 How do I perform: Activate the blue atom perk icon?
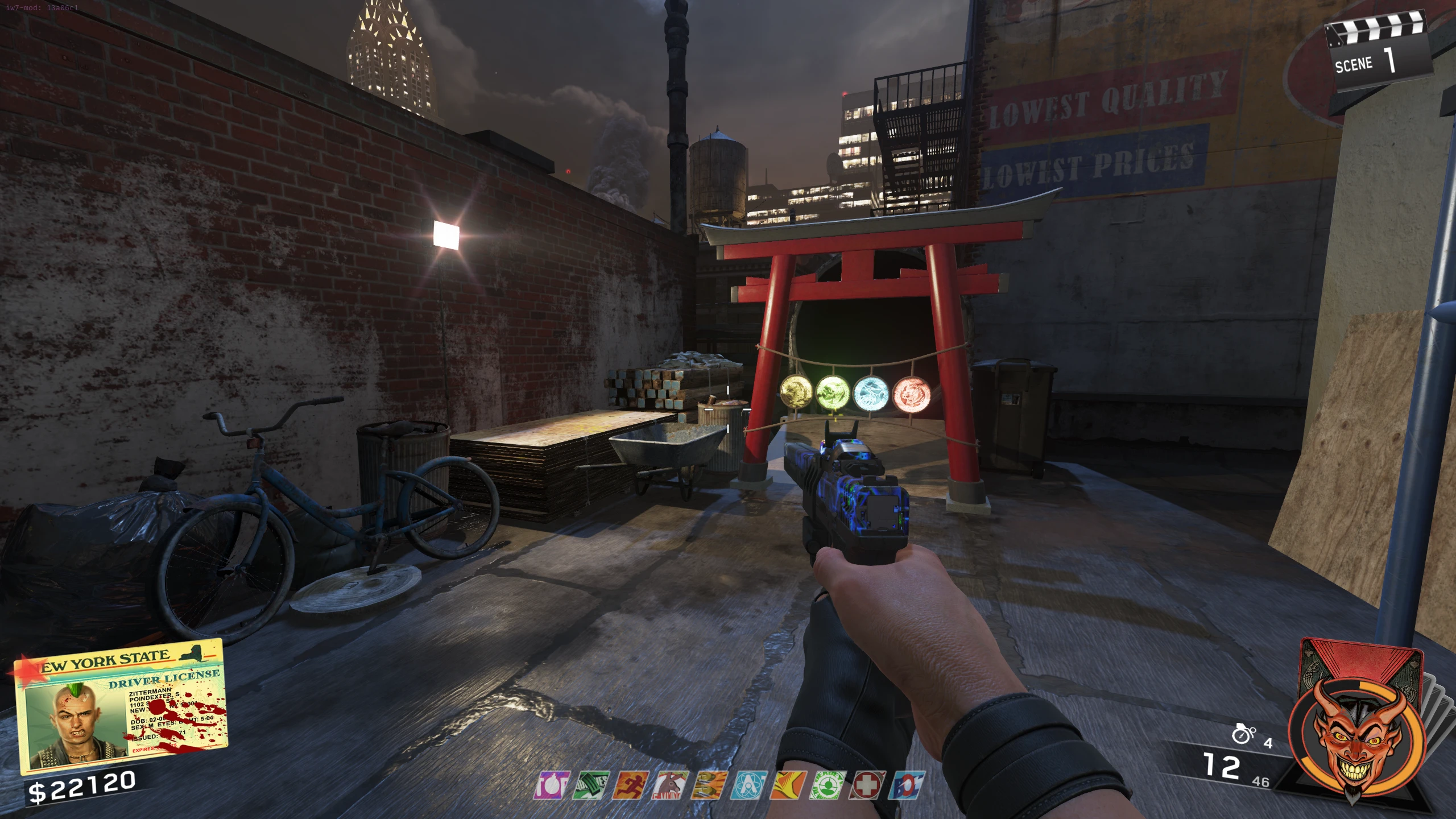coord(748,785)
